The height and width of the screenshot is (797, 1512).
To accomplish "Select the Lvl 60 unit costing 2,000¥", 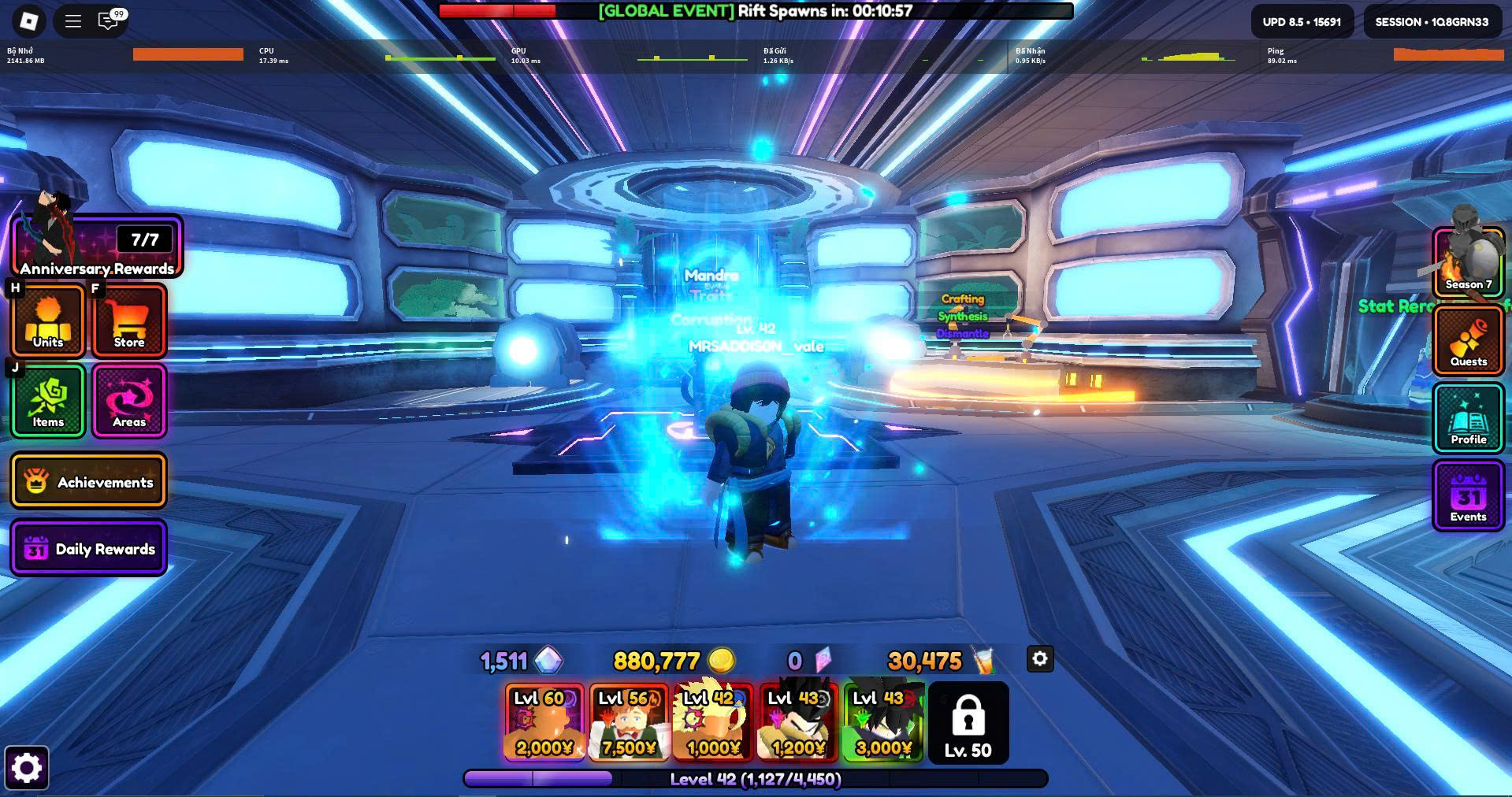I will (x=544, y=722).
